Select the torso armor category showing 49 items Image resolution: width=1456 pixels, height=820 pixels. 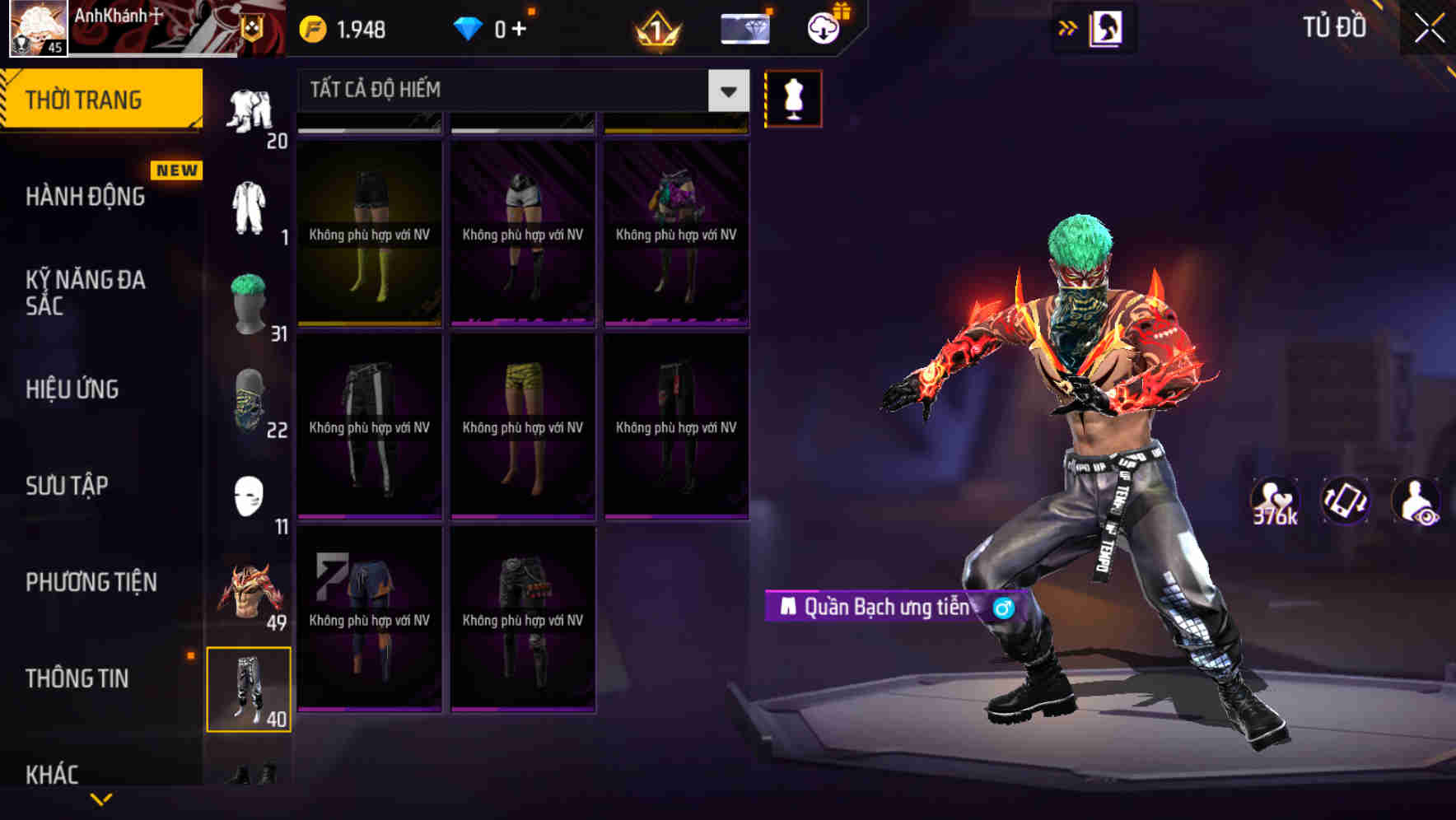[x=250, y=592]
